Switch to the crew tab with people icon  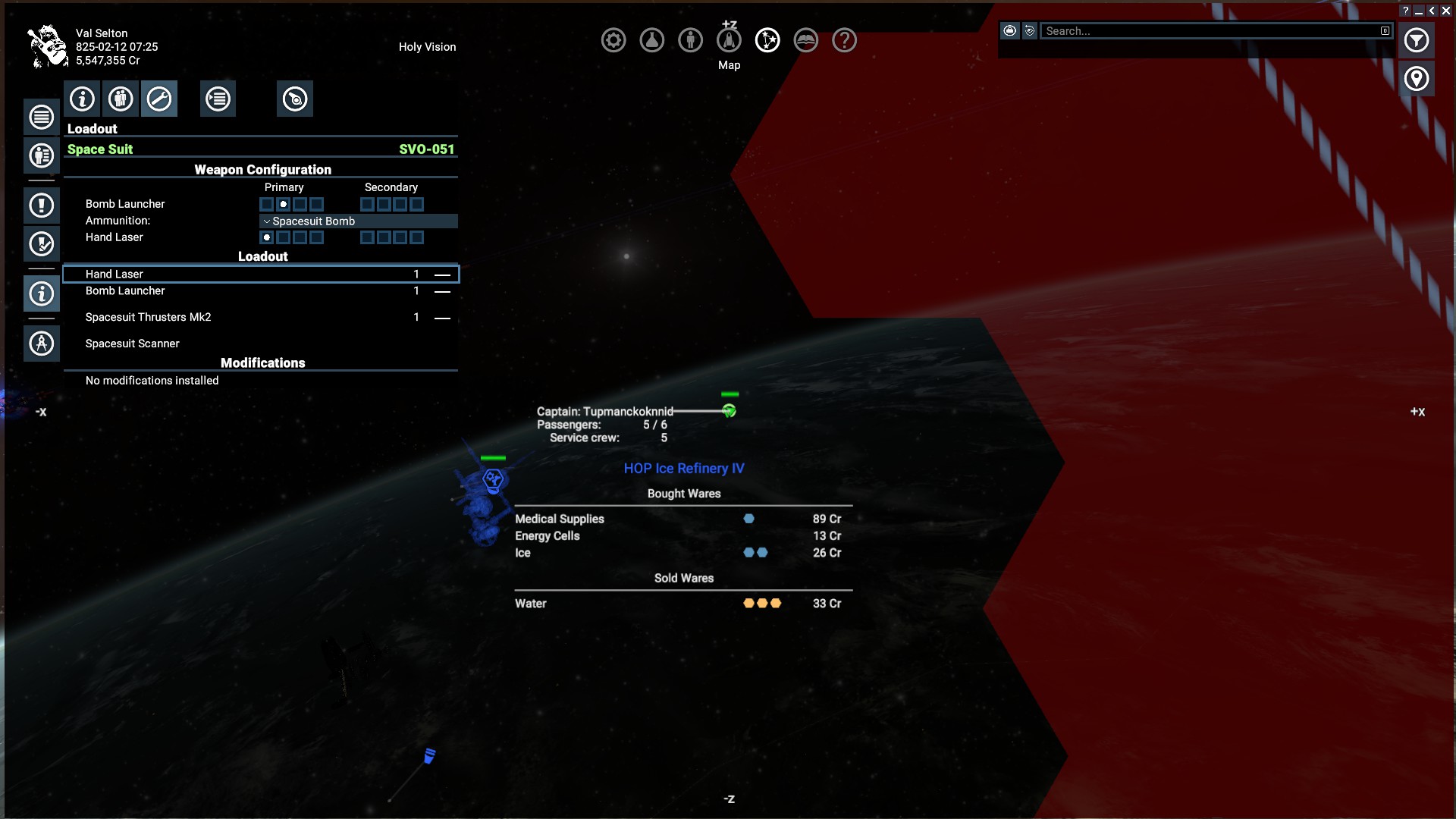coord(121,99)
